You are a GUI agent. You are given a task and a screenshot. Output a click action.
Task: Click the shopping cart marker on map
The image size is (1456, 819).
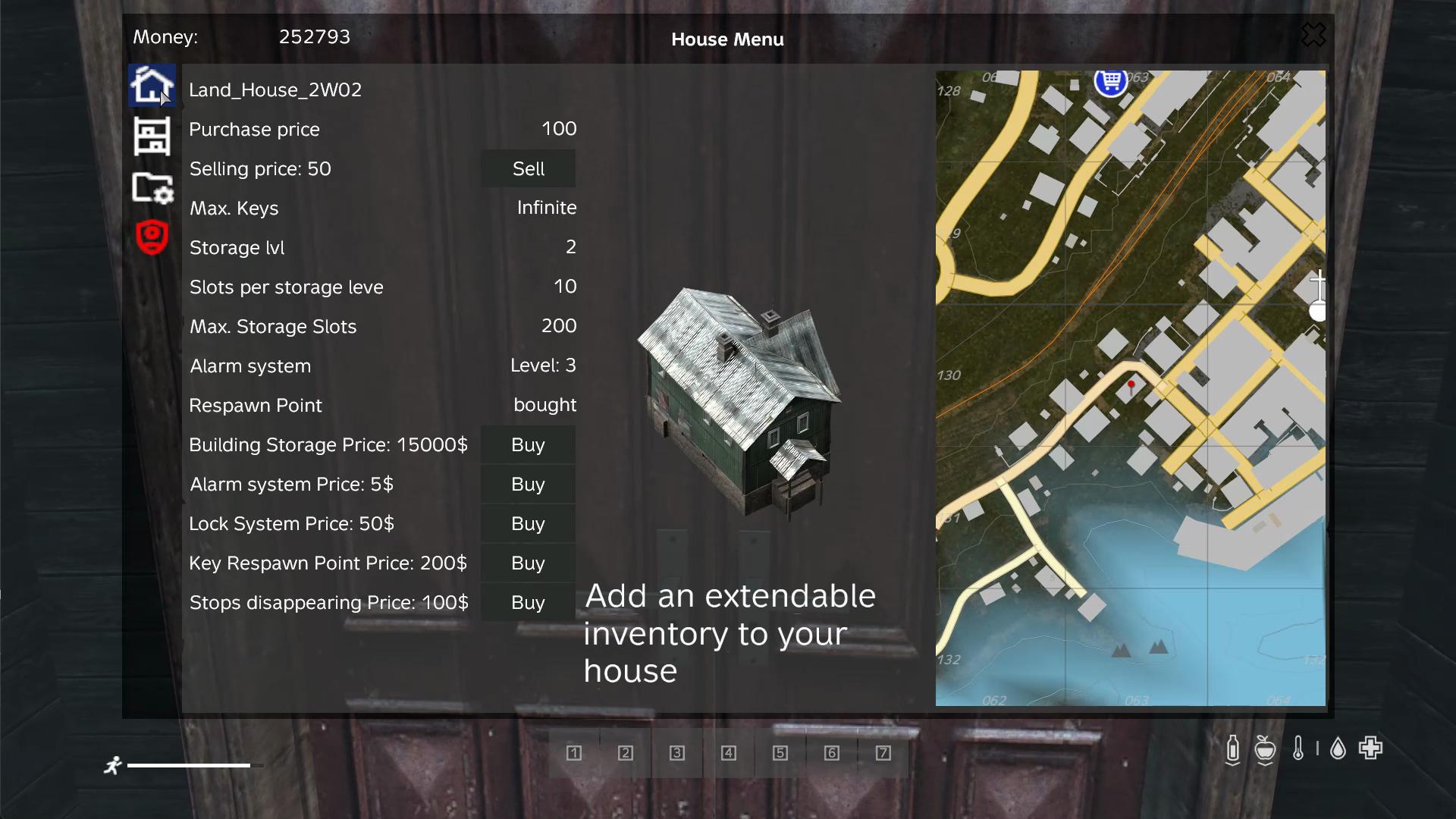tap(1111, 81)
